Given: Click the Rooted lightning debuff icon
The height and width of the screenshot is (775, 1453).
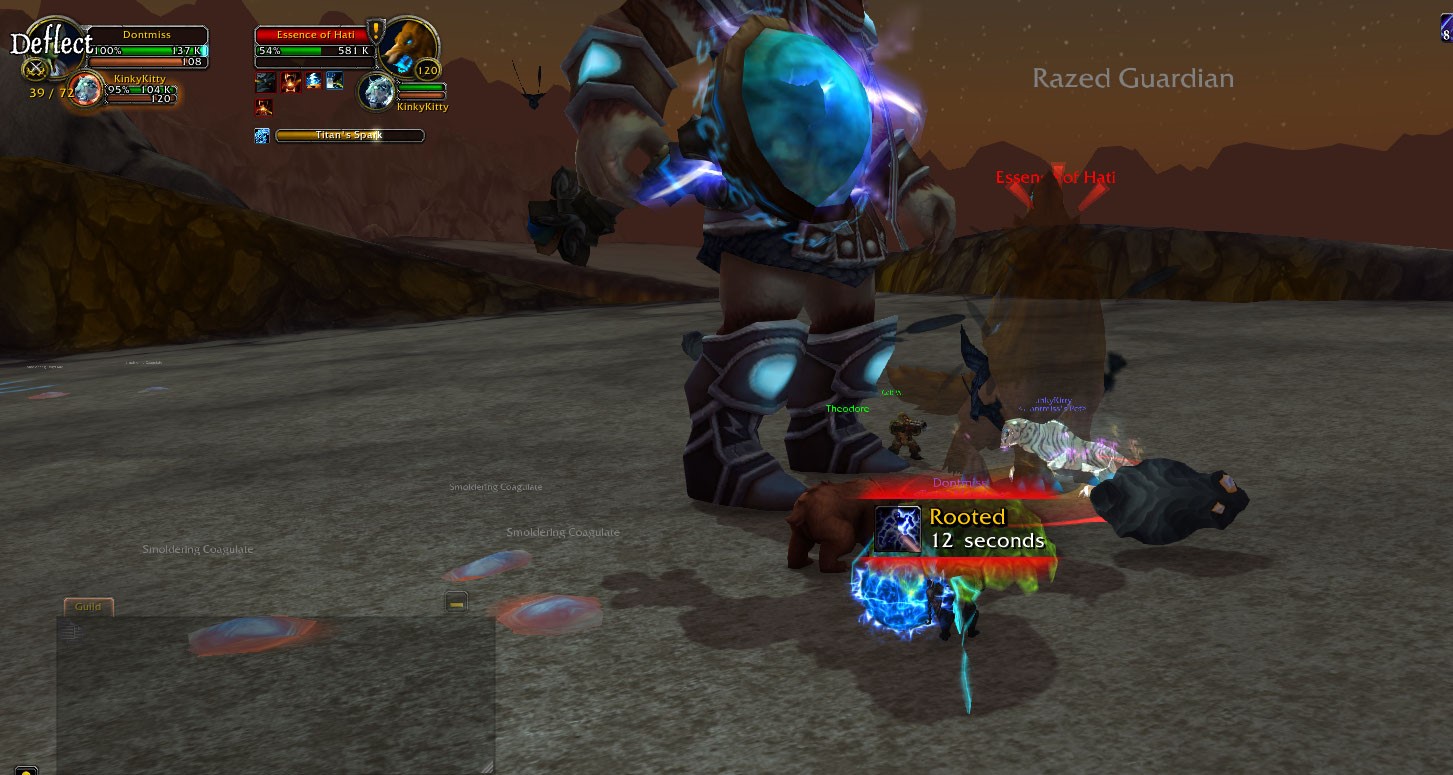Looking at the screenshot, I should [x=898, y=529].
